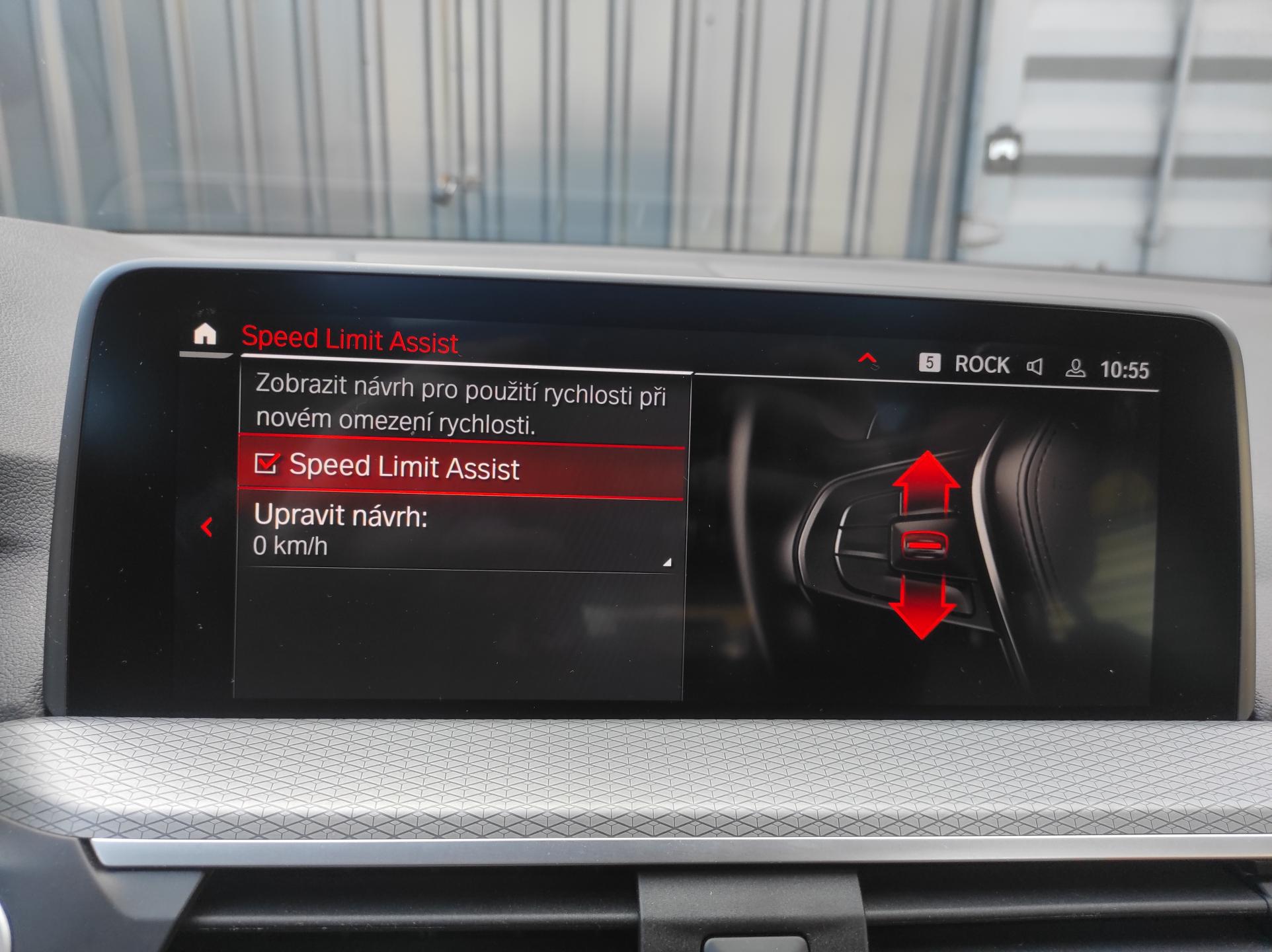Open the ROCK radio station entry

(981, 364)
